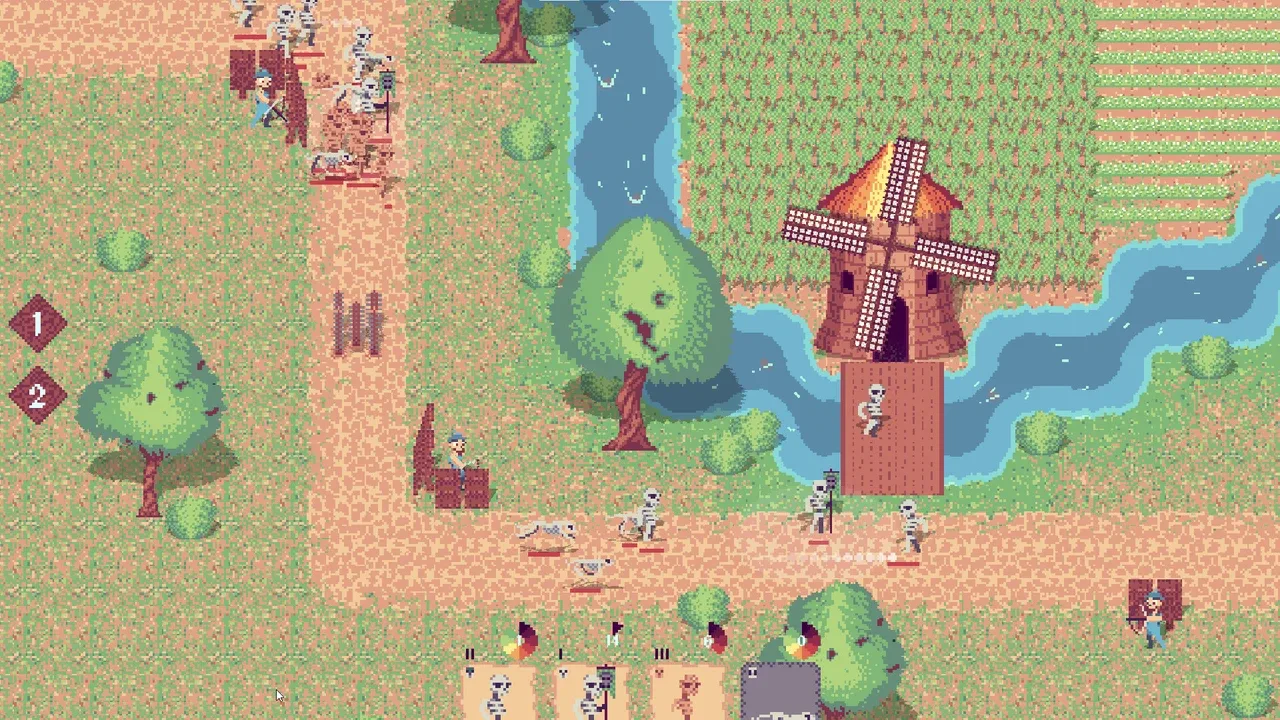This screenshot has height=720, width=1280.
Task: Select the orange skeleton unit card
Action: click(x=688, y=692)
